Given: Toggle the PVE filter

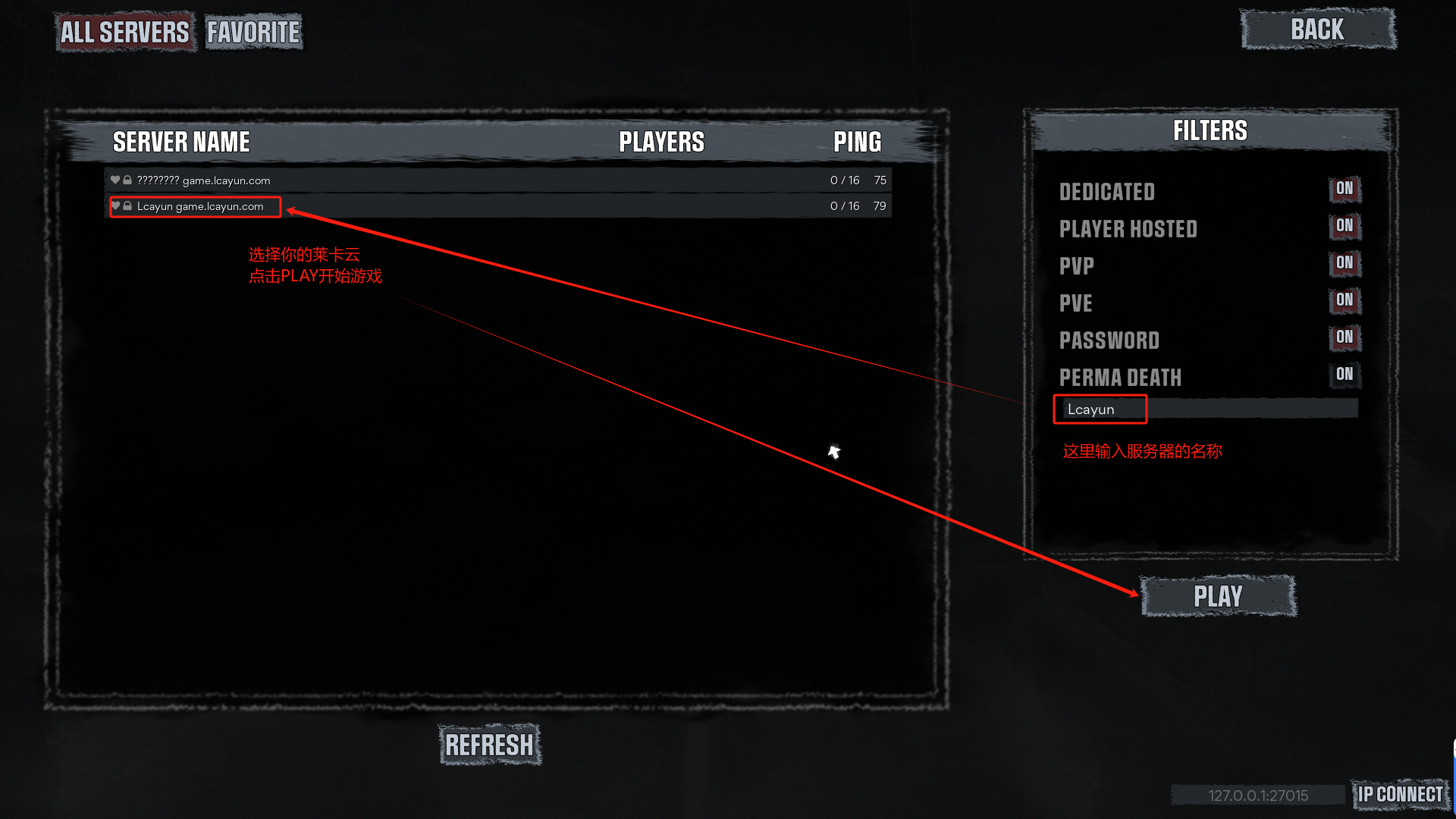Looking at the screenshot, I should pos(1345,300).
